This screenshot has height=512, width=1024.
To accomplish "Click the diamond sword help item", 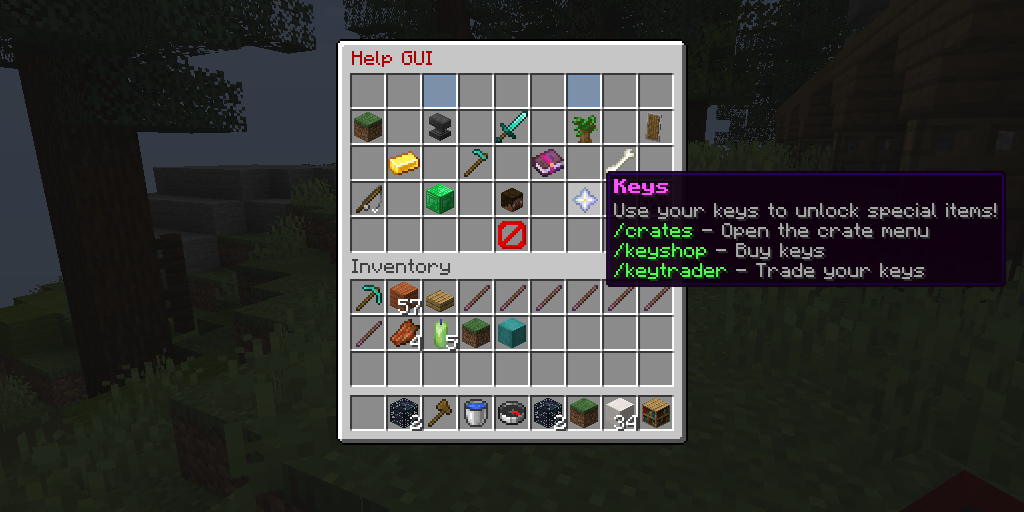I will pyautogui.click(x=512, y=127).
